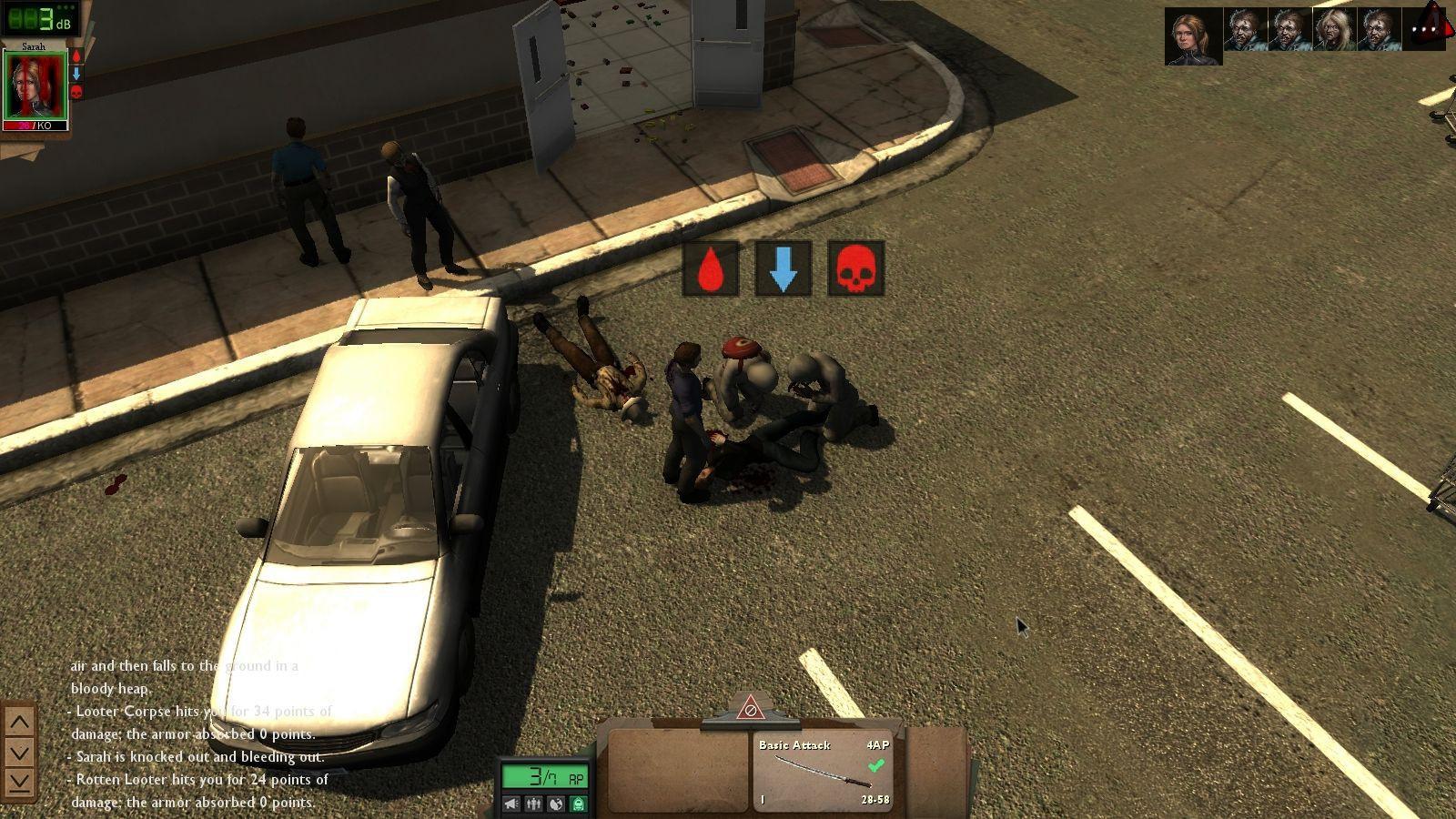Viewport: 1456px width, 819px height.
Task: Open the green backpack inventory icon
Action: pyautogui.click(x=576, y=804)
